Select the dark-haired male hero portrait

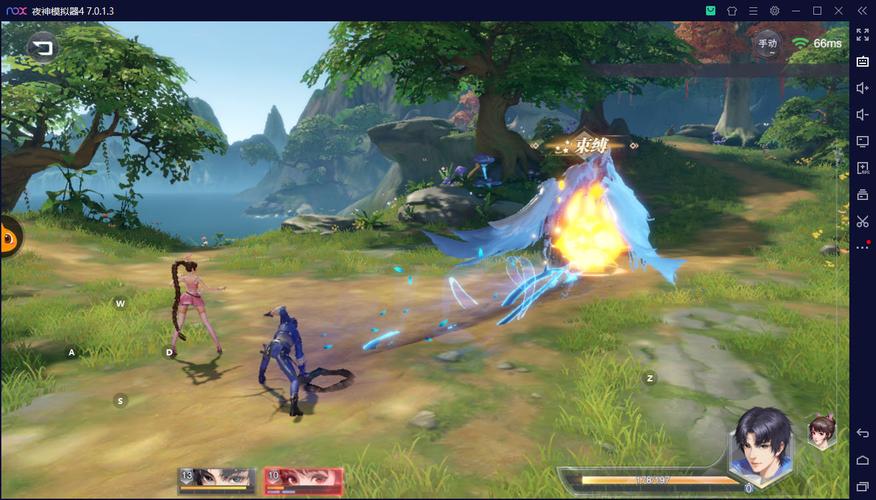tap(761, 446)
